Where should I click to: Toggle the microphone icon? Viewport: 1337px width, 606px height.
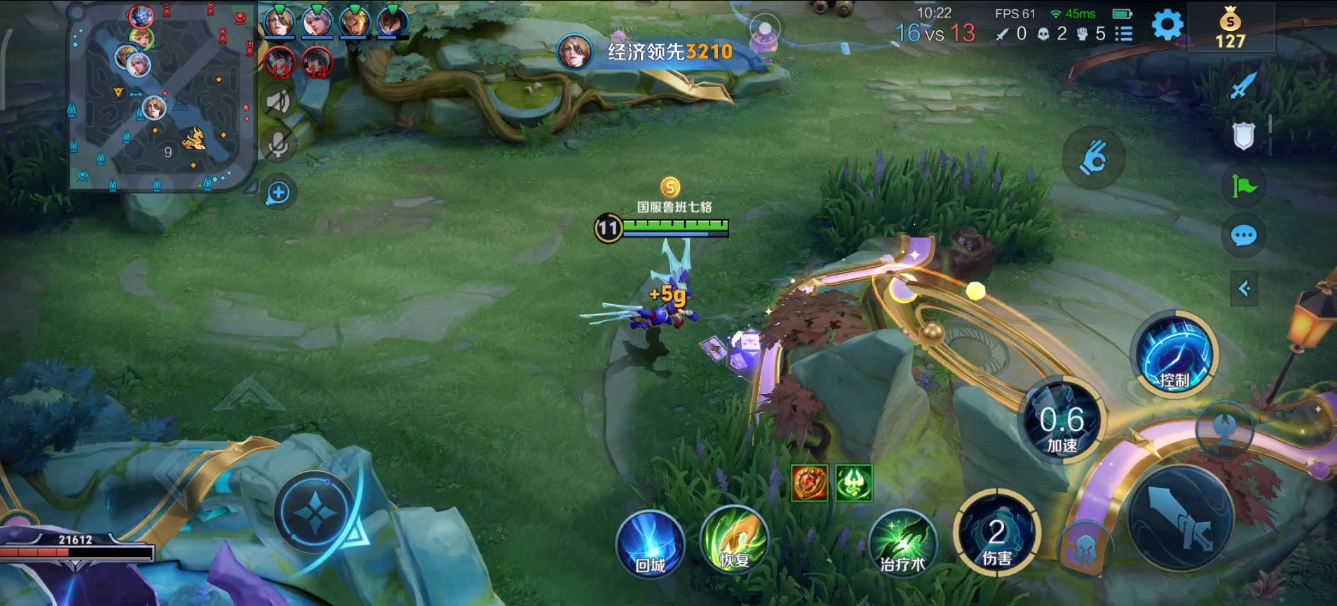(x=278, y=145)
